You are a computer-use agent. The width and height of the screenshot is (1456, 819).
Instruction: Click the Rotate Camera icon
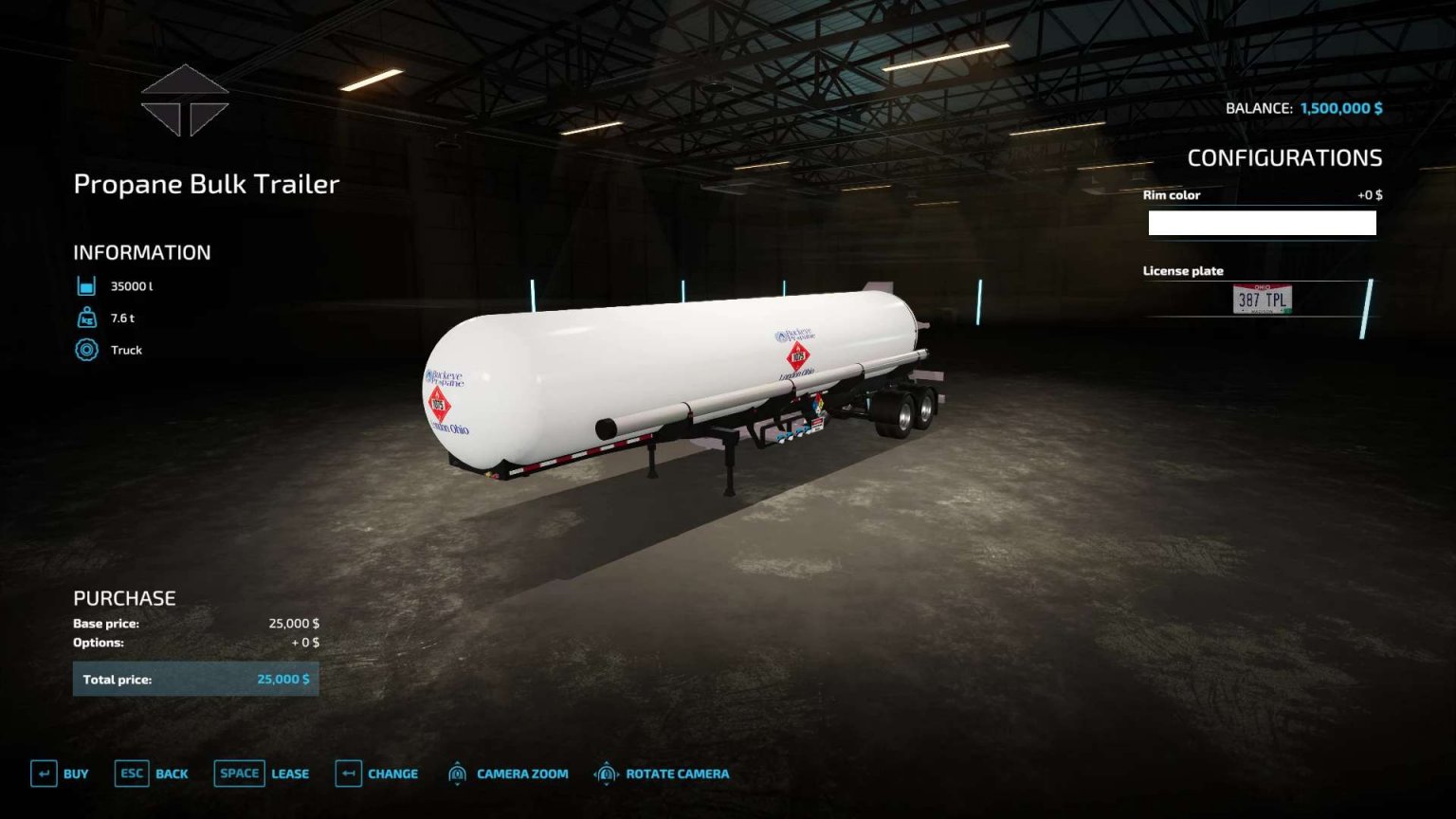point(605,773)
